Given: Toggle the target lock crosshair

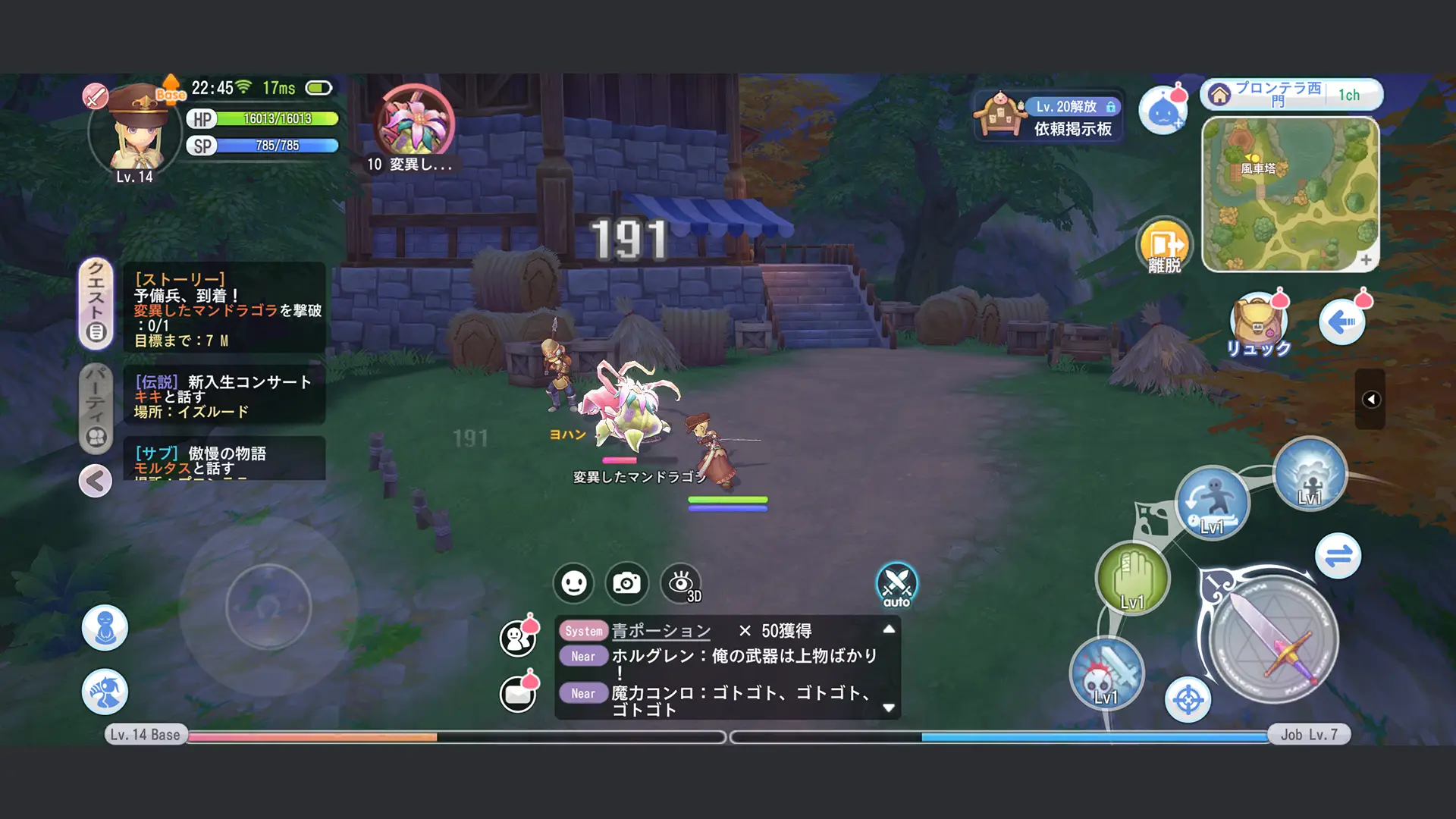Looking at the screenshot, I should tap(1189, 700).
